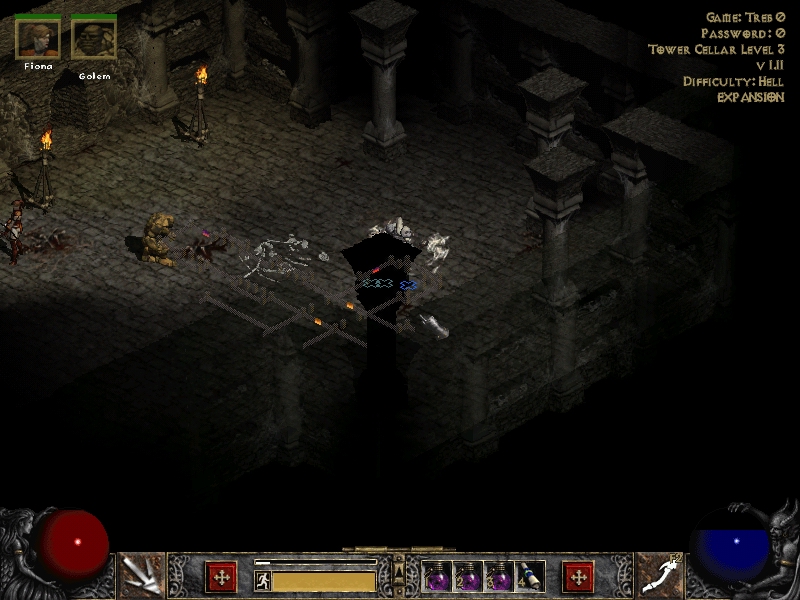Drink the purple potion in belt slot 1
800x600 pixels.
pyautogui.click(x=437, y=577)
